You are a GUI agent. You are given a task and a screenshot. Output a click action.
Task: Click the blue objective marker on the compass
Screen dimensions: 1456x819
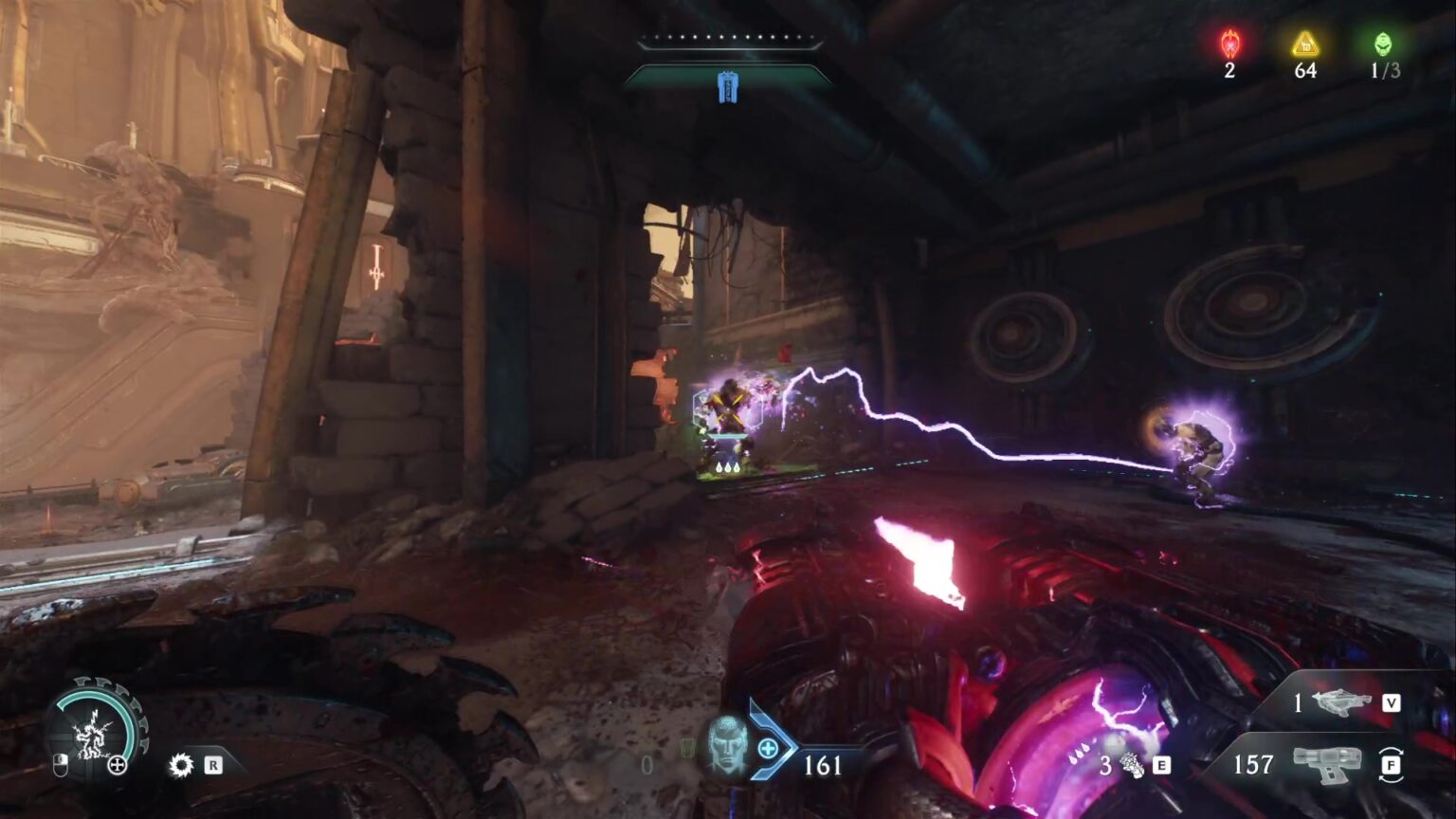click(727, 86)
